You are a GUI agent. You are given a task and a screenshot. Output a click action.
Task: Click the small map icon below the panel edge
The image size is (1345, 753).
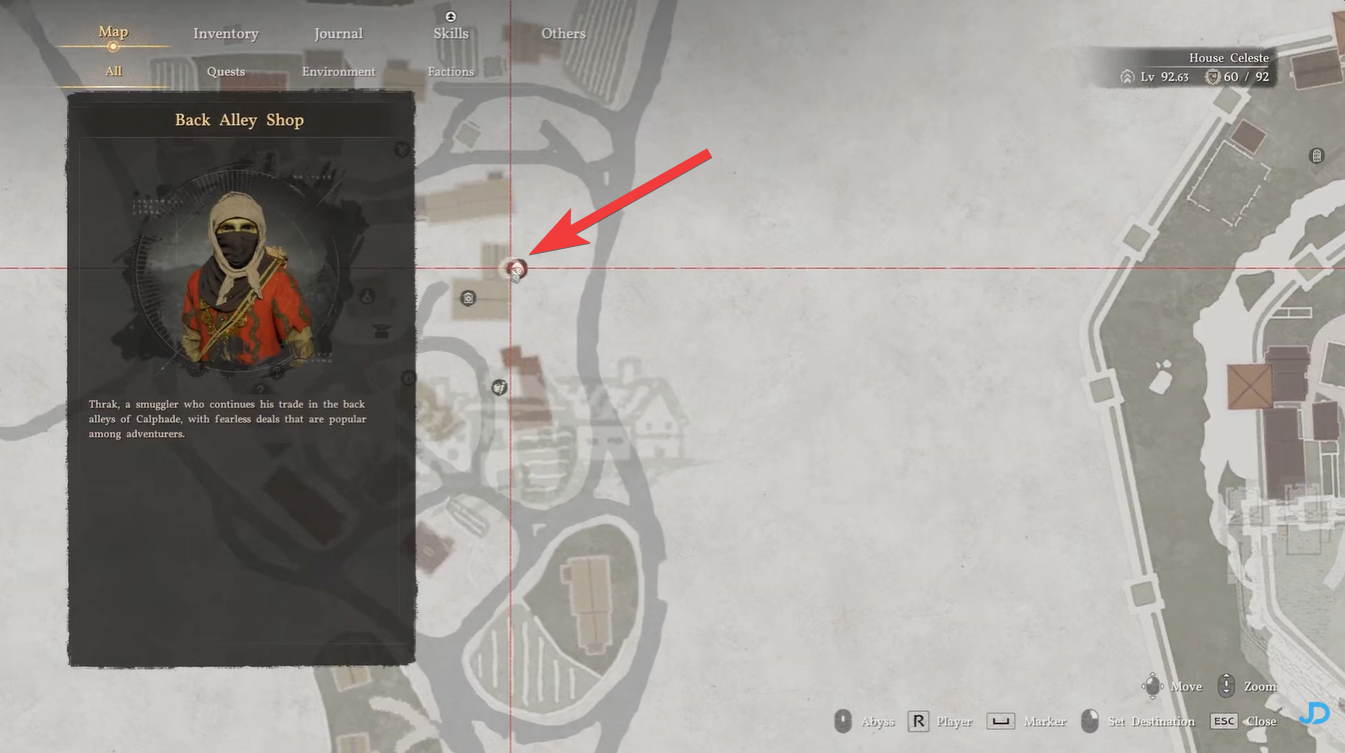pyautogui.click(x=408, y=378)
